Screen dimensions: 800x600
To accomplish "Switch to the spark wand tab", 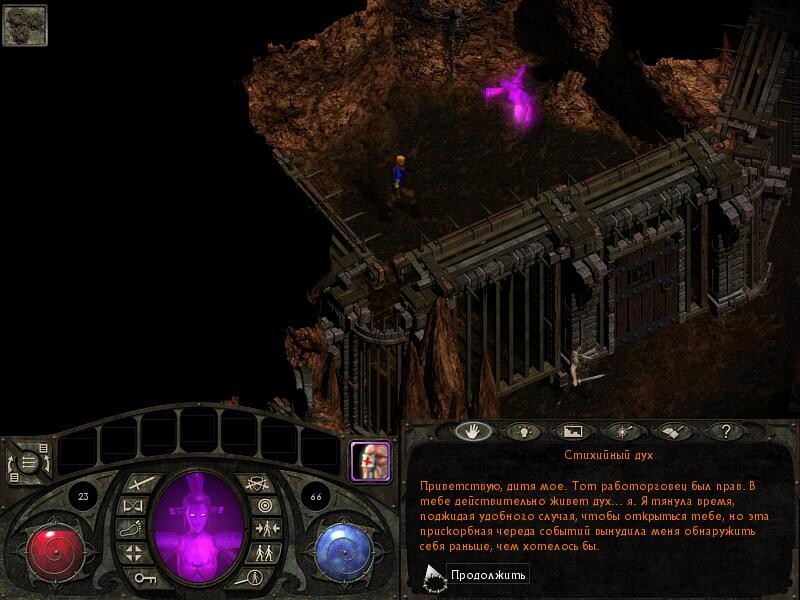I will [x=622, y=432].
